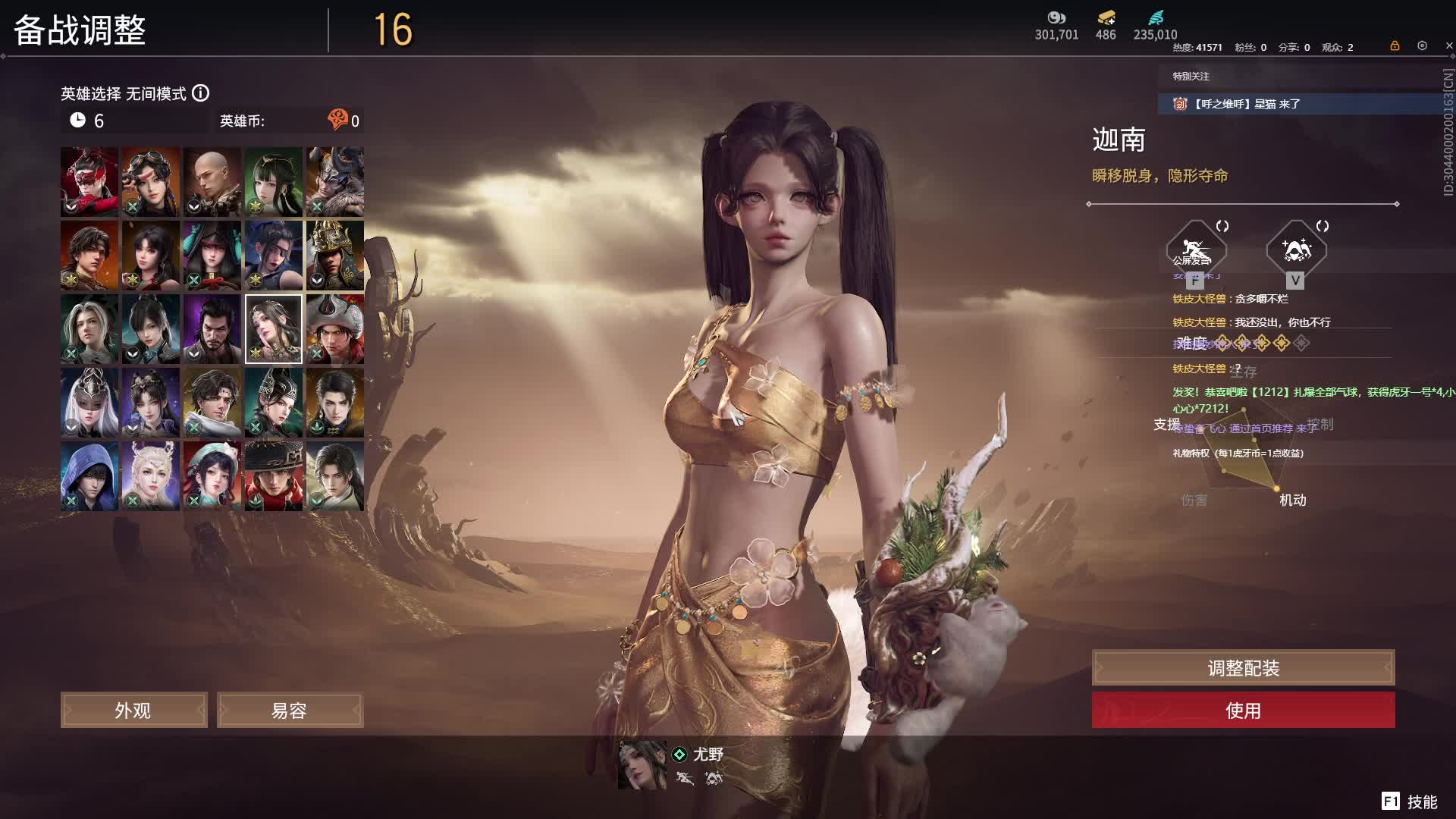Pick the blonde antlered girl portrait
The width and height of the screenshot is (1456, 819).
point(151,476)
